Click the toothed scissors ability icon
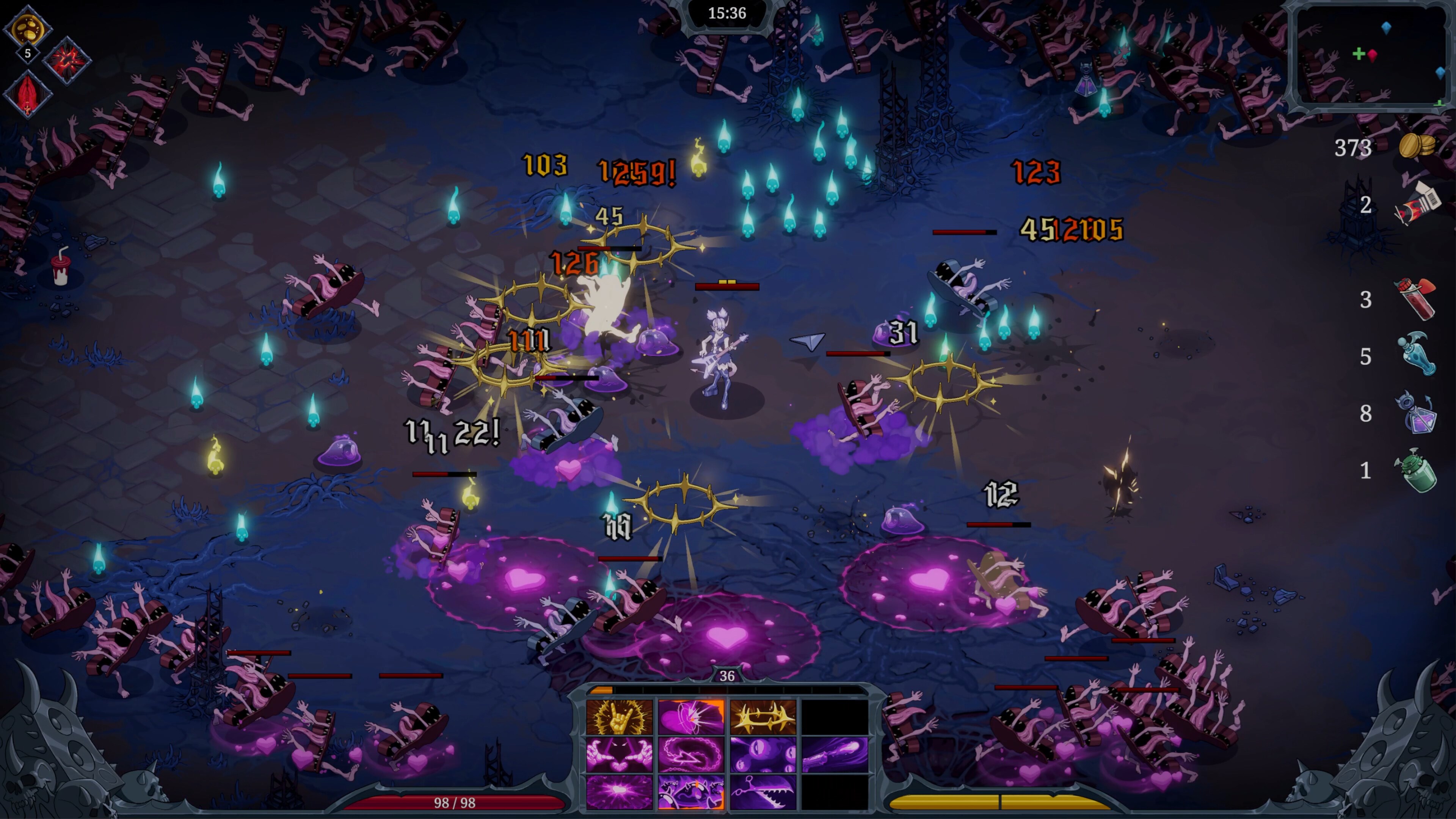1456x819 pixels. (763, 792)
